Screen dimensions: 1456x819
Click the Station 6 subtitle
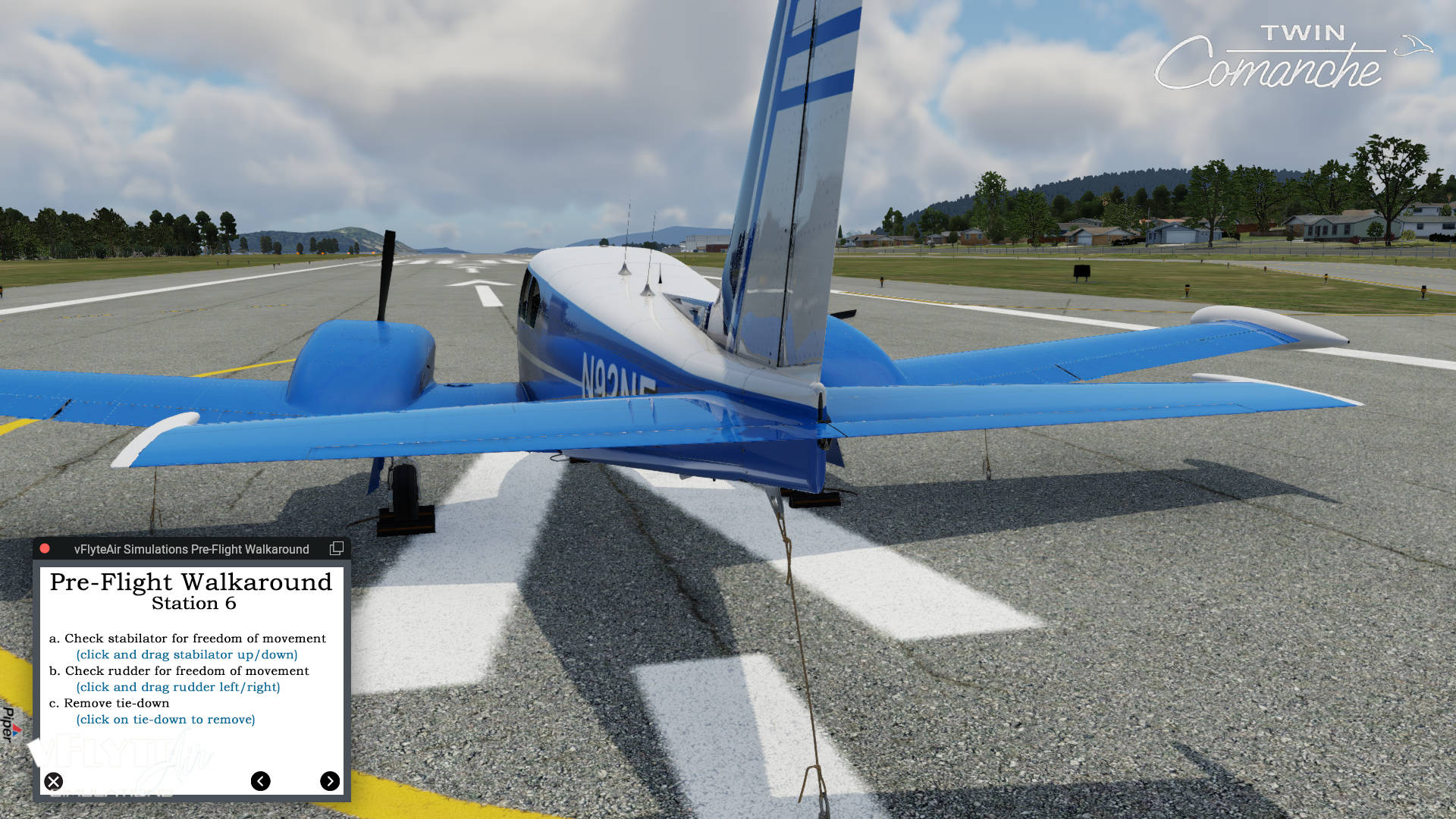pos(193,604)
